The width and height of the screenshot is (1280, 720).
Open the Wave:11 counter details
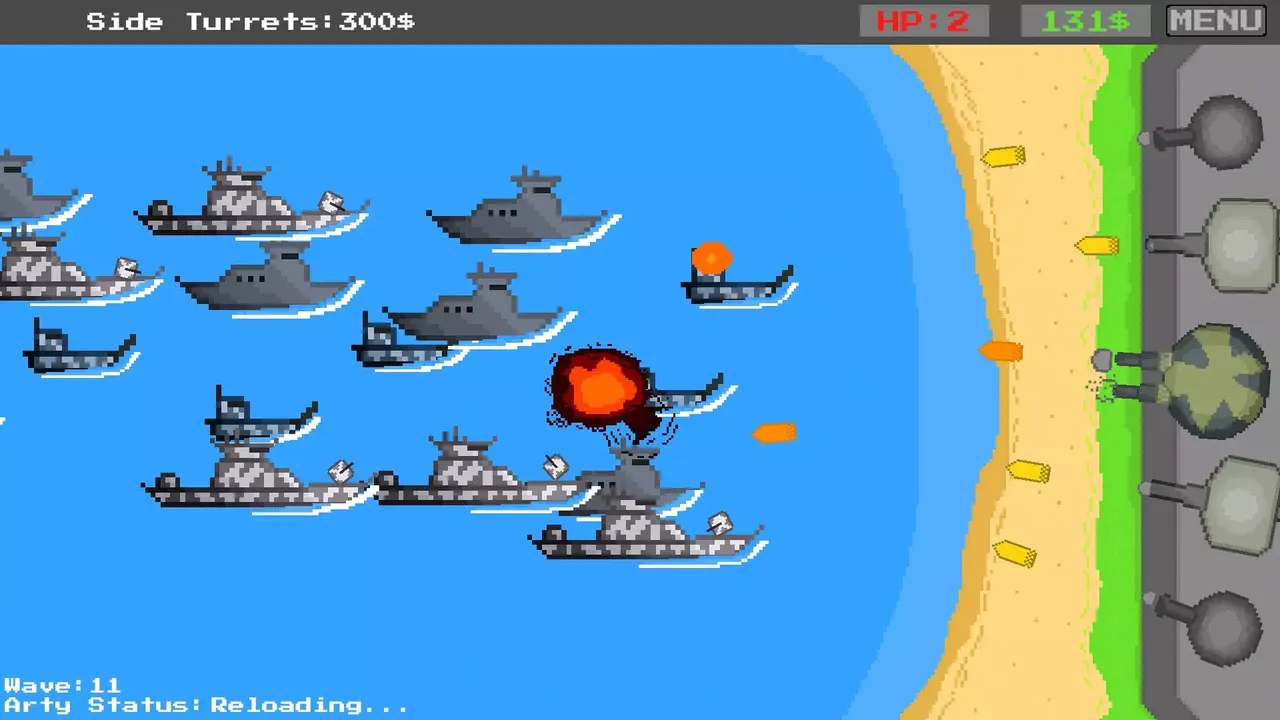click(62, 685)
